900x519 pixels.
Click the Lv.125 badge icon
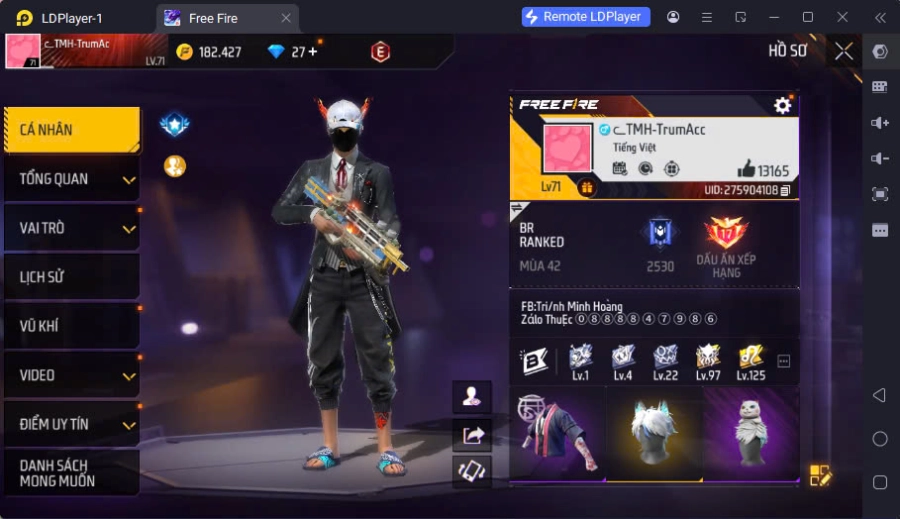751,360
